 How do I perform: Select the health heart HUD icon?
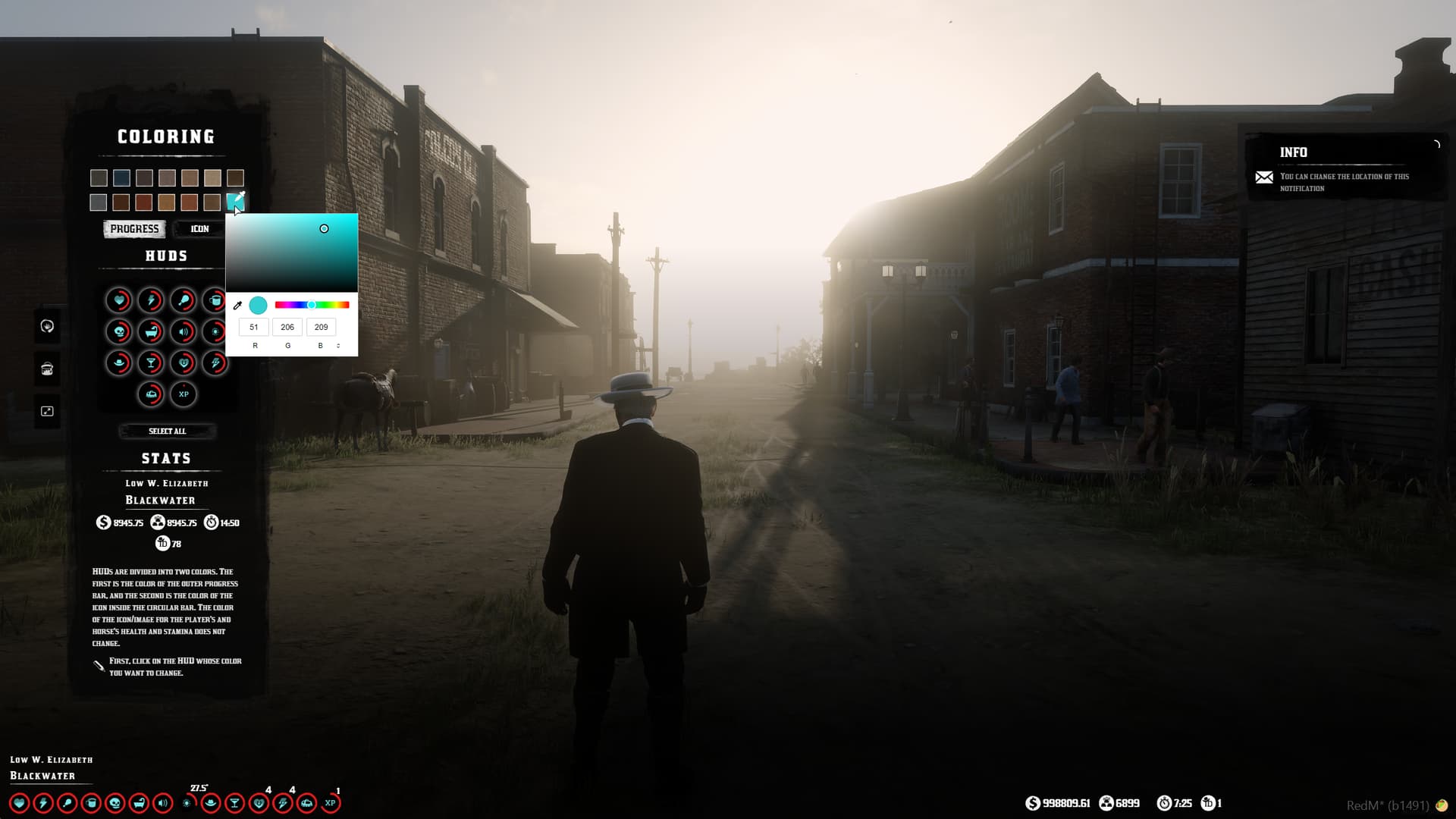click(x=119, y=301)
